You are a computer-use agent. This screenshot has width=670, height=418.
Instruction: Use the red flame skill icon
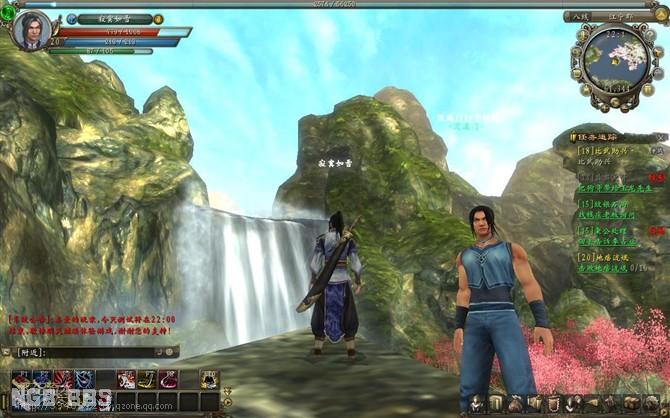[61, 378]
